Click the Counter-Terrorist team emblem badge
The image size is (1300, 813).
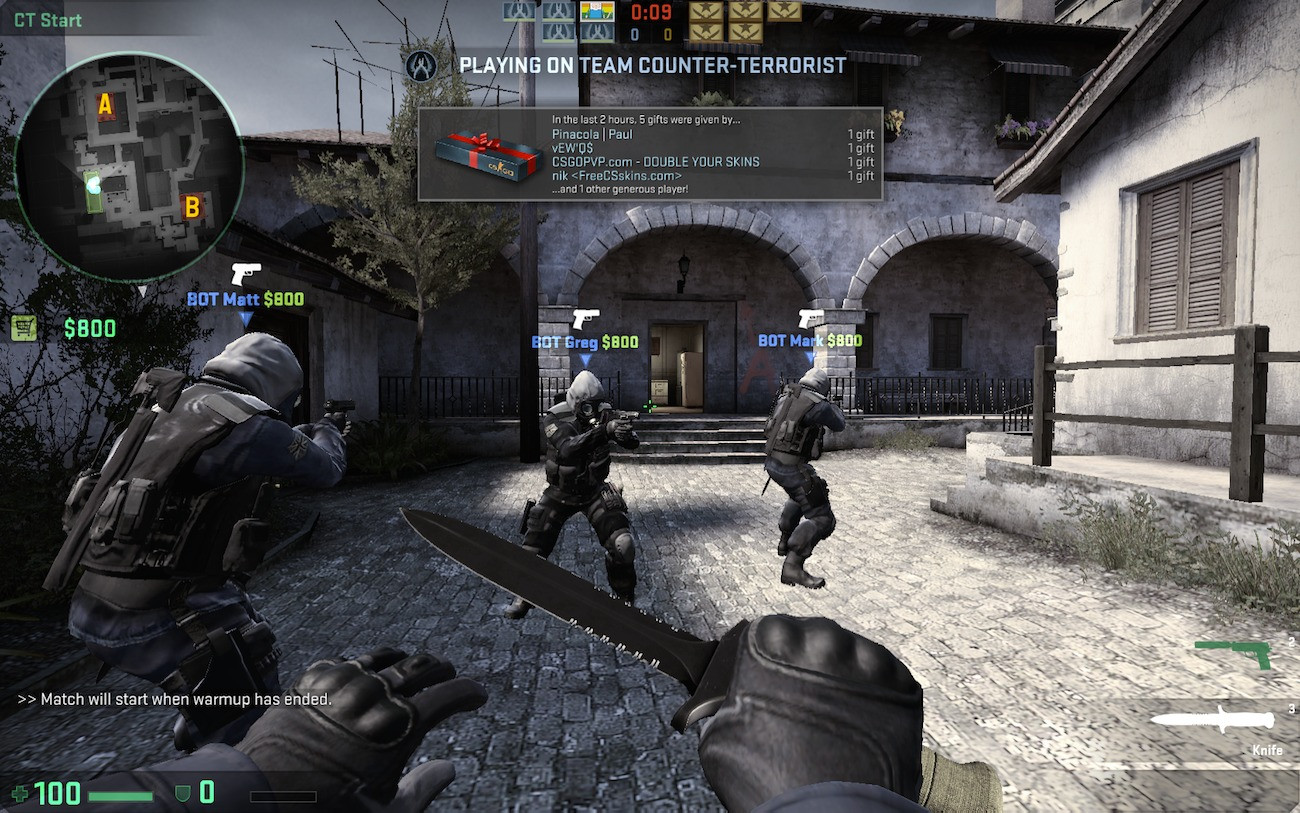(420, 66)
